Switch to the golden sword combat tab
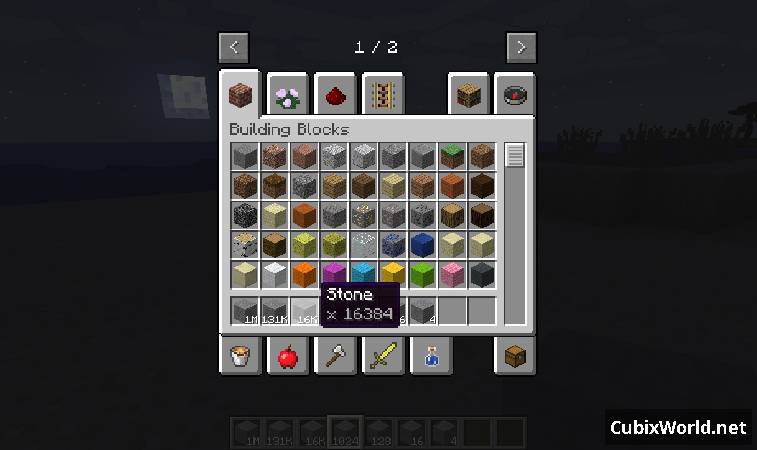This screenshot has height=450, width=757. pyautogui.click(x=383, y=355)
